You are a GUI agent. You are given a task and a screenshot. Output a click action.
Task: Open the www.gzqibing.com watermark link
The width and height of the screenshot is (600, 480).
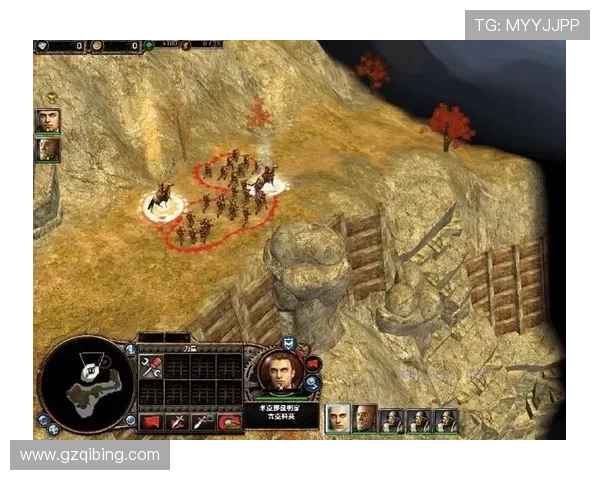[x=90, y=455]
